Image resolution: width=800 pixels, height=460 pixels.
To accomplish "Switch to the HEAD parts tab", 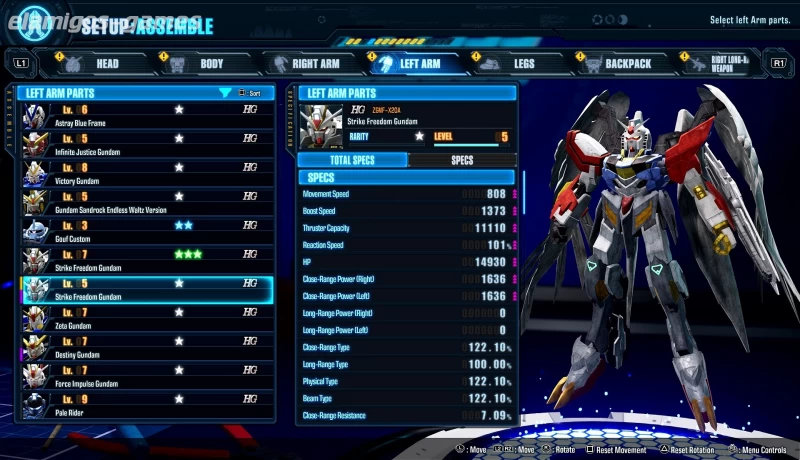I will [97, 64].
